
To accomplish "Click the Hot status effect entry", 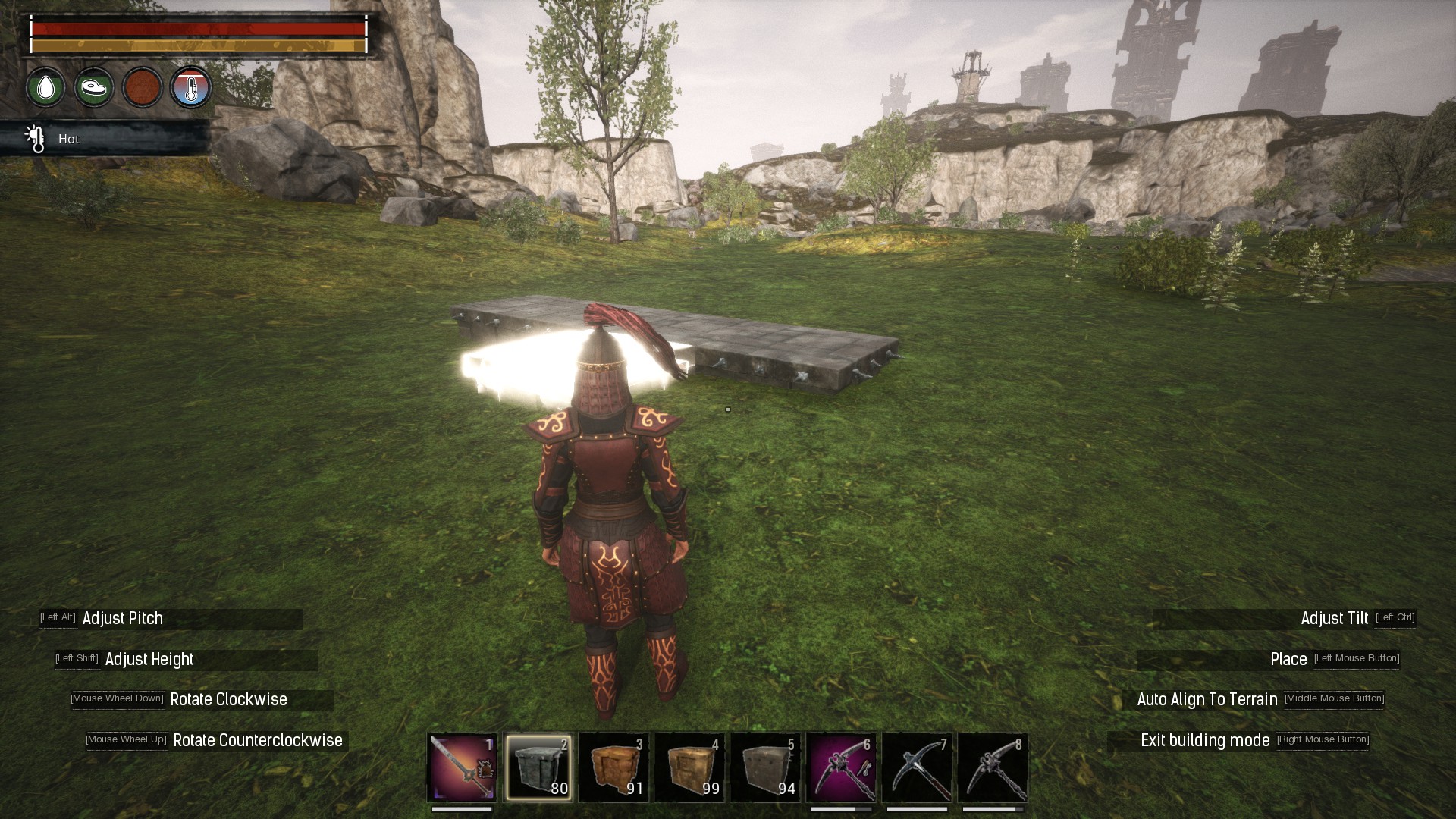I will (68, 139).
